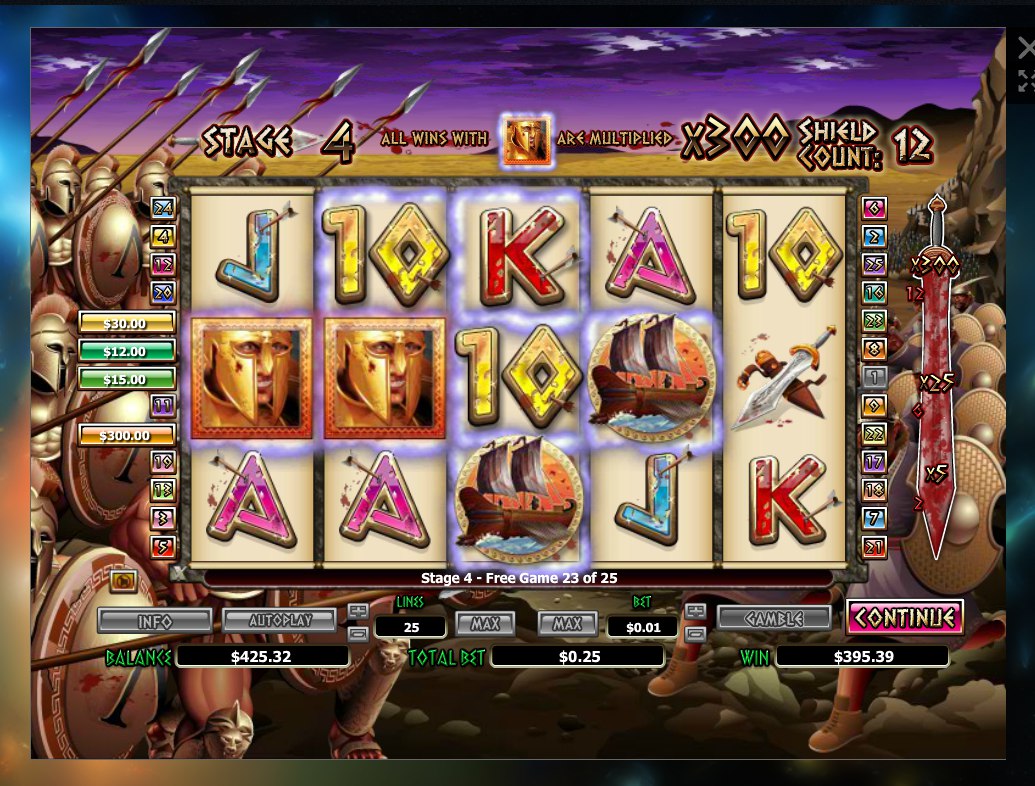Screen dimensions: 1035x786
Task: Set lines to max
Action: point(485,624)
